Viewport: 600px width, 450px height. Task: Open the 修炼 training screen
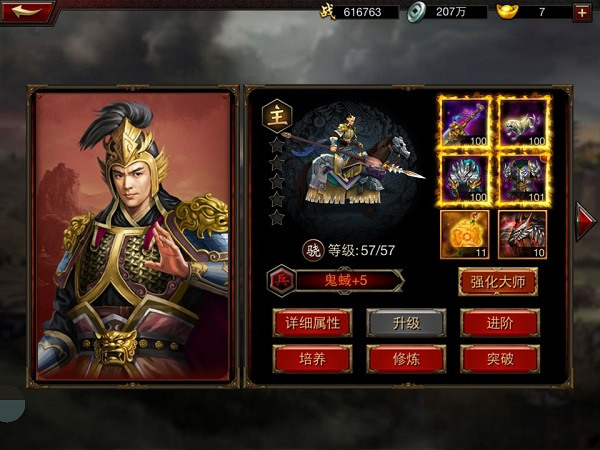coord(405,358)
